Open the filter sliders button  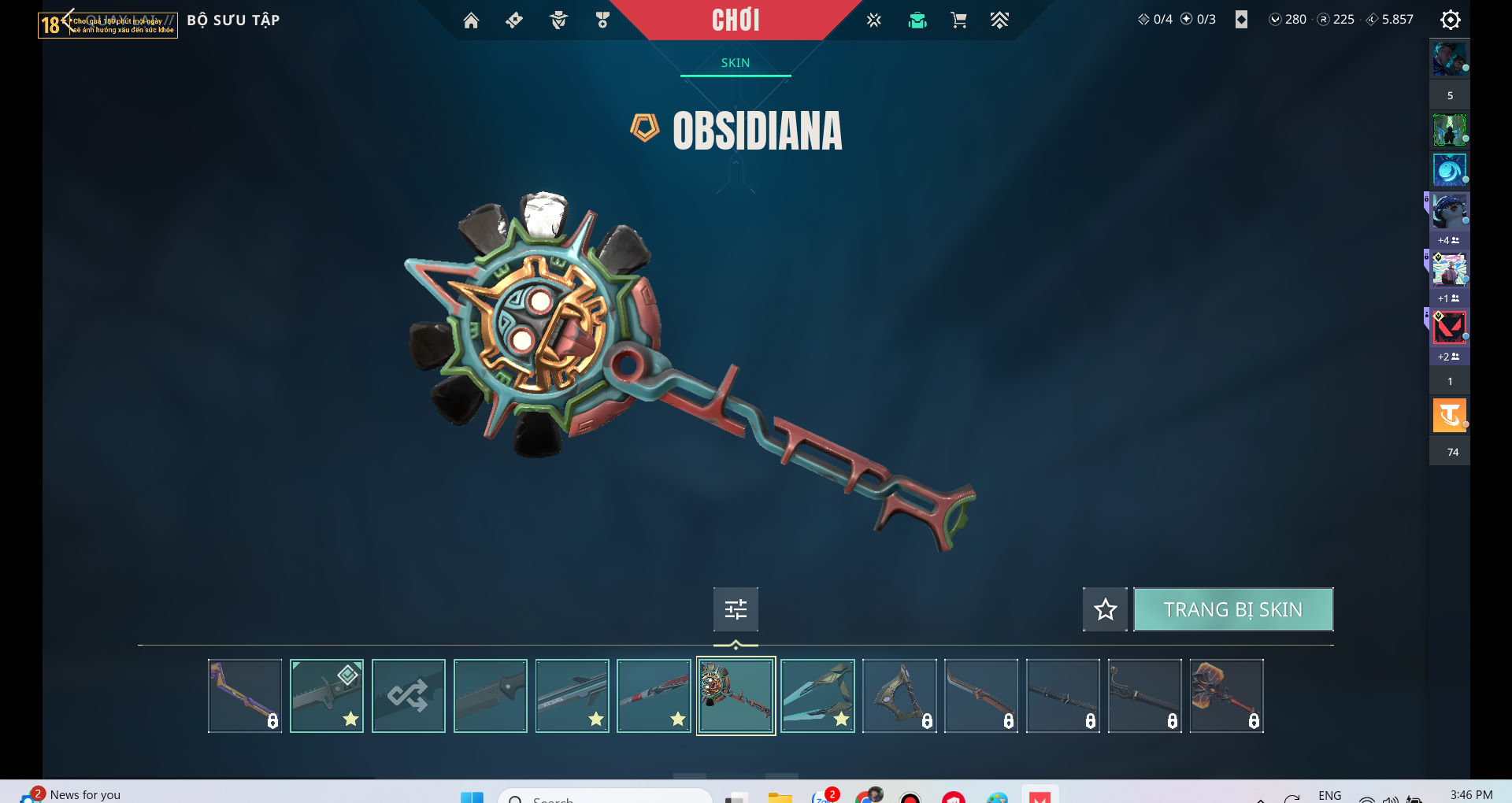736,609
